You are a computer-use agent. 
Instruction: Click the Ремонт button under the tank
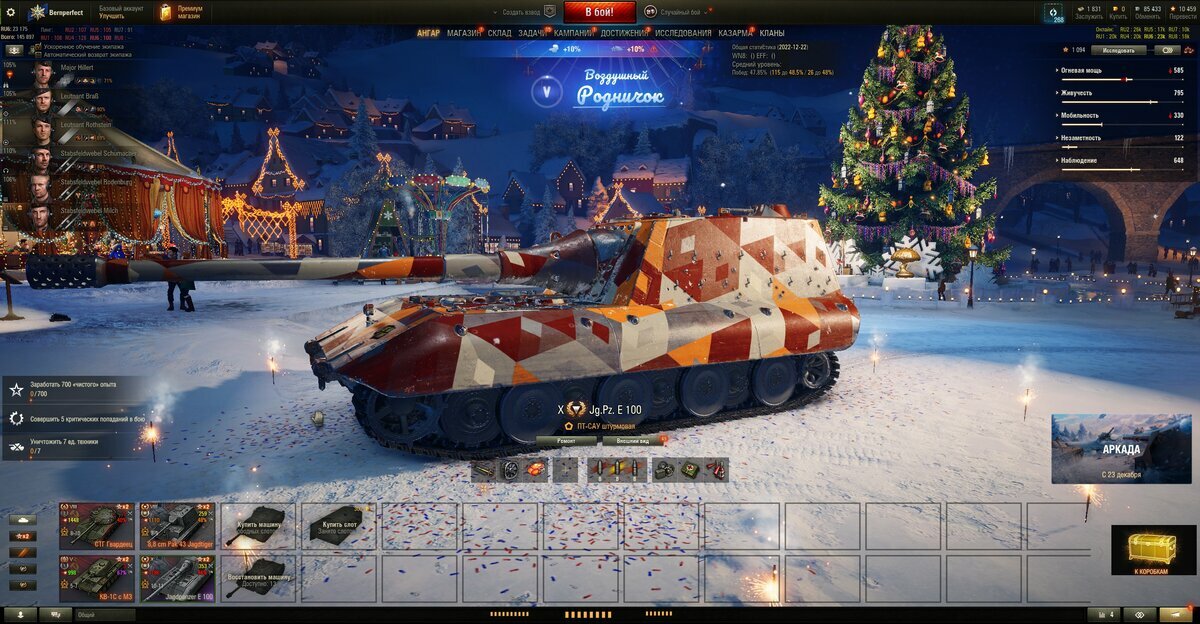click(x=566, y=440)
